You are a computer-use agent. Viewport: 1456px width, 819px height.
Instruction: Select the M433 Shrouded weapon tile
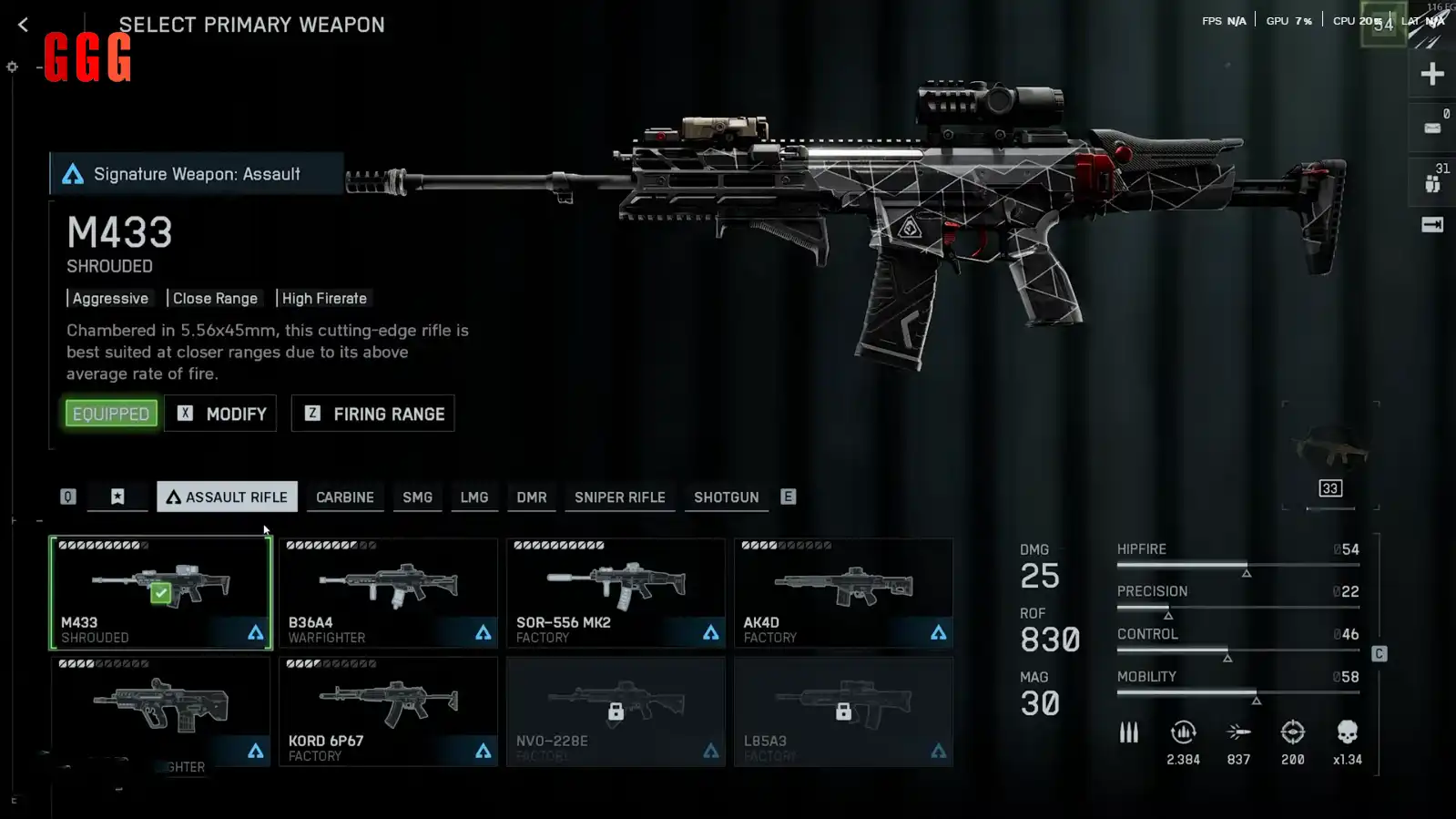(x=160, y=592)
